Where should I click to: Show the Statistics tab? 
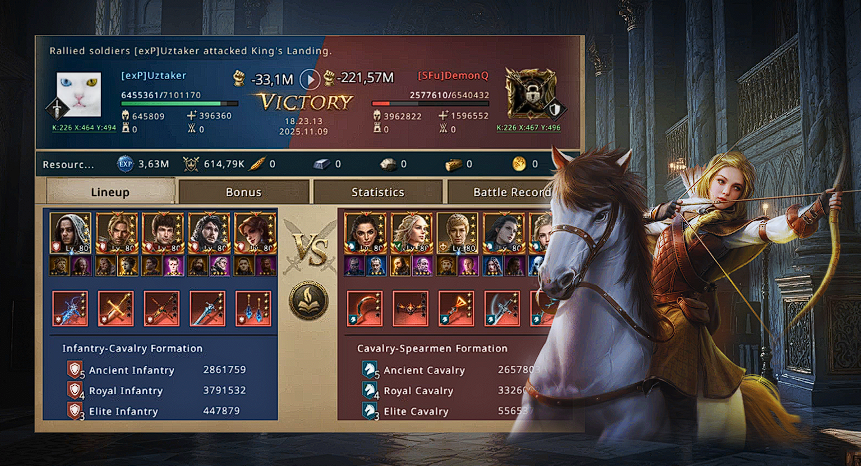[x=377, y=192]
